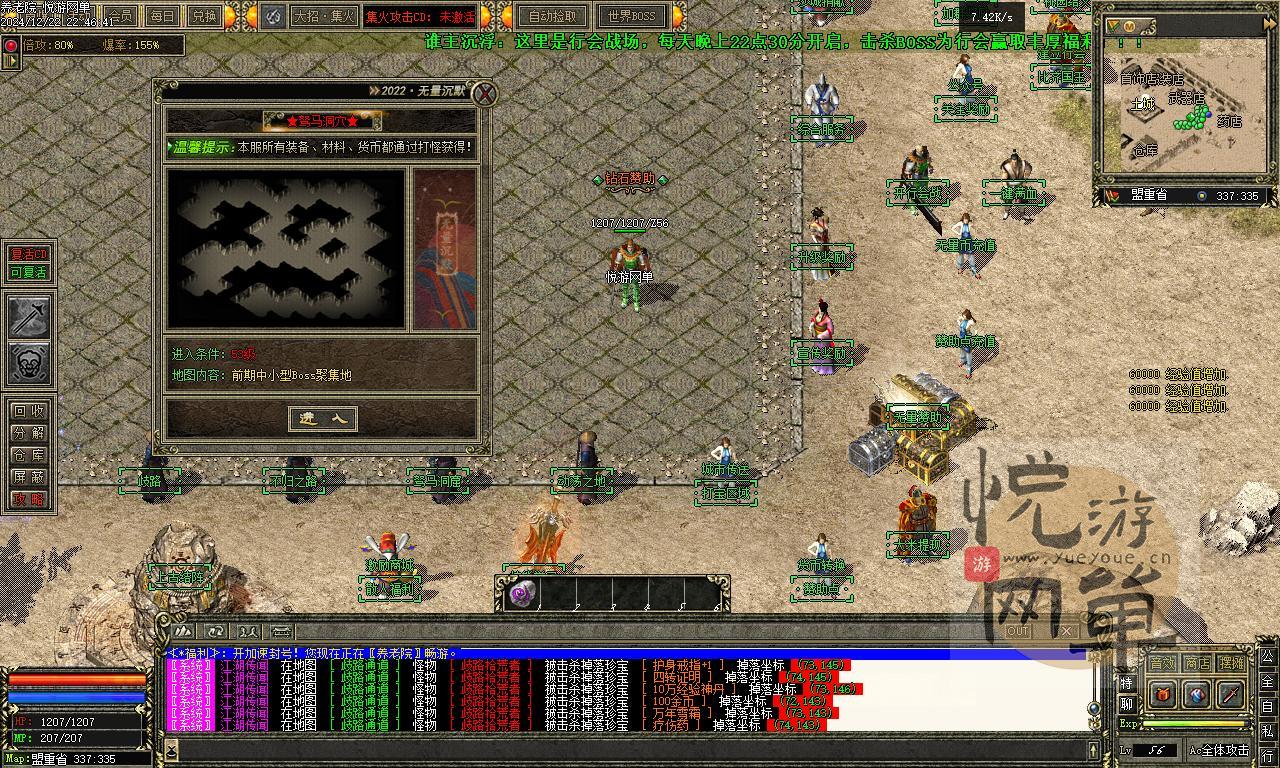Screen dimensions: 1280x768
Task: Select the sword skill icon on the left panel
Action: tap(29, 317)
